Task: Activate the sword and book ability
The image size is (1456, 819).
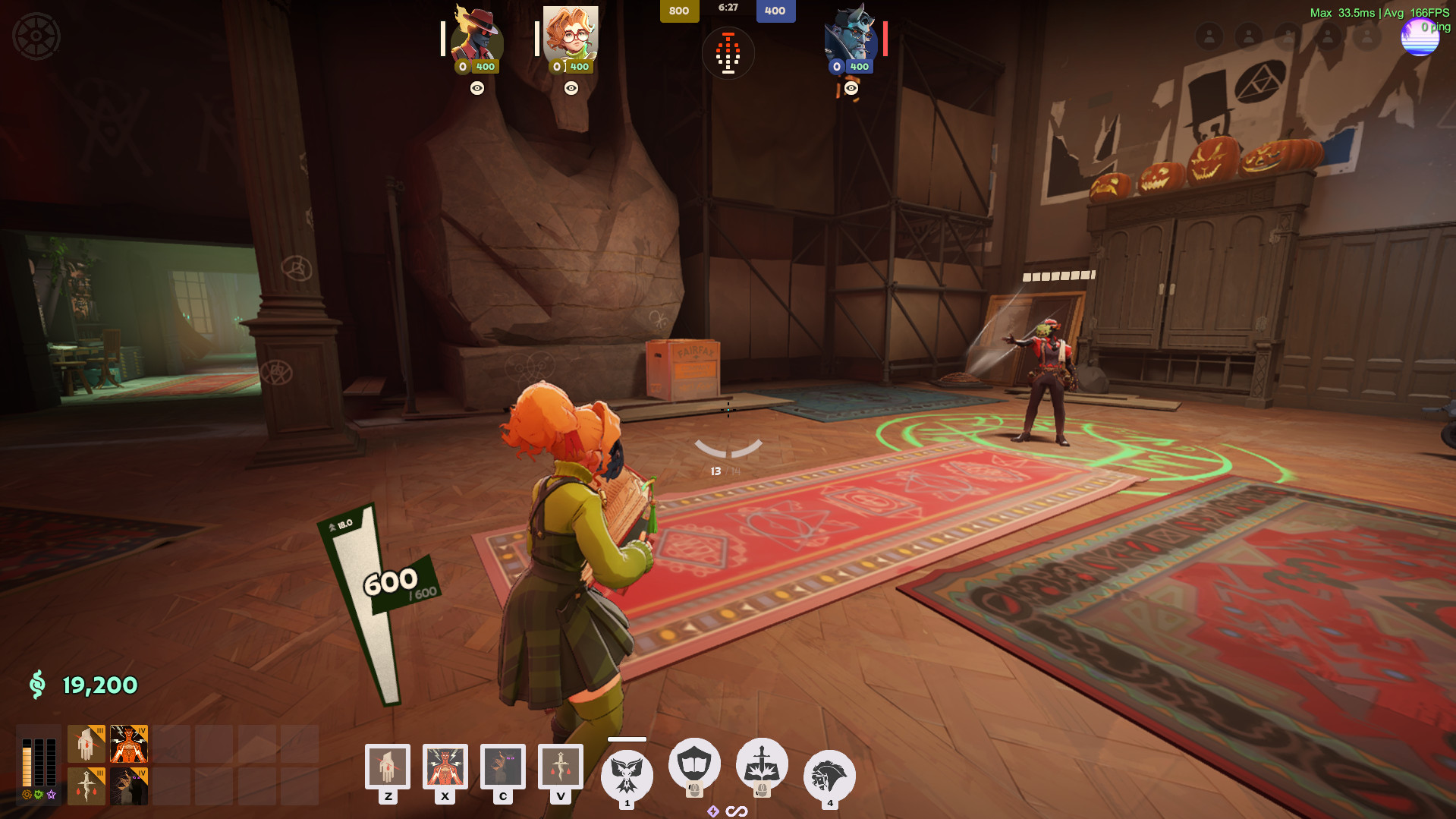Action: point(762,764)
